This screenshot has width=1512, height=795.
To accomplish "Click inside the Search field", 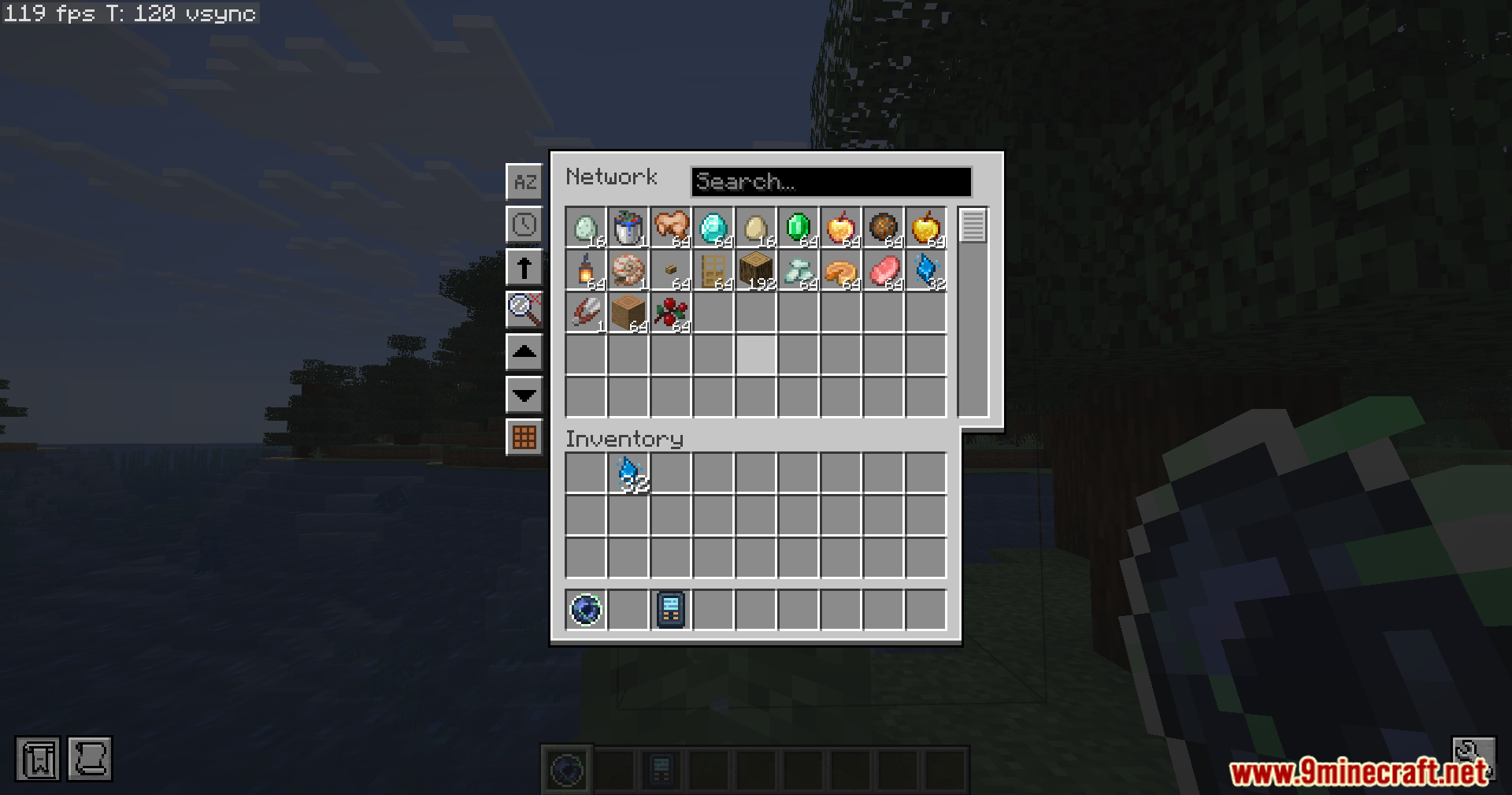I will click(831, 181).
